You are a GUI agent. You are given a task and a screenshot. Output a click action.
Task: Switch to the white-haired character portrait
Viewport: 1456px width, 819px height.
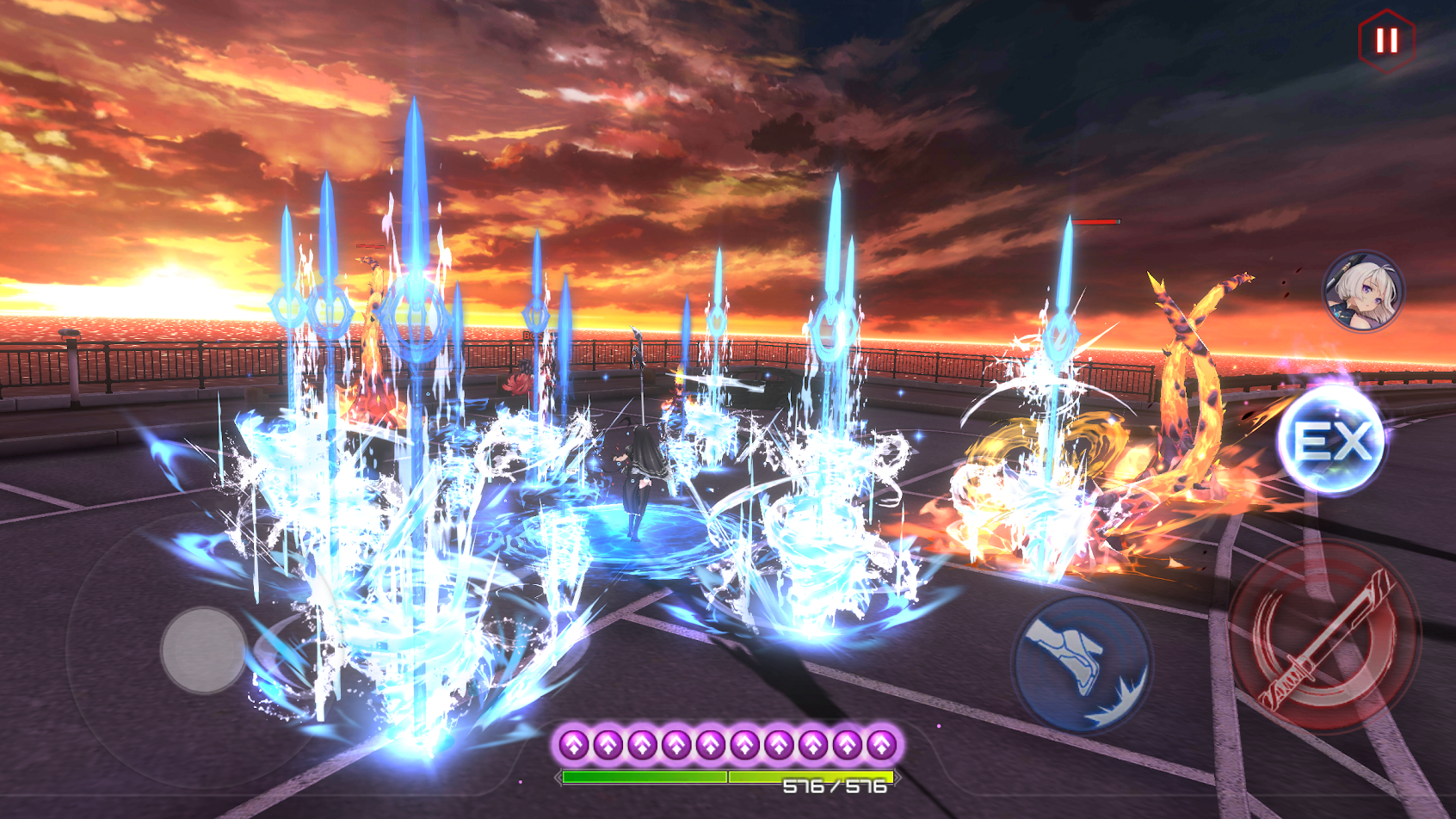point(1363,292)
